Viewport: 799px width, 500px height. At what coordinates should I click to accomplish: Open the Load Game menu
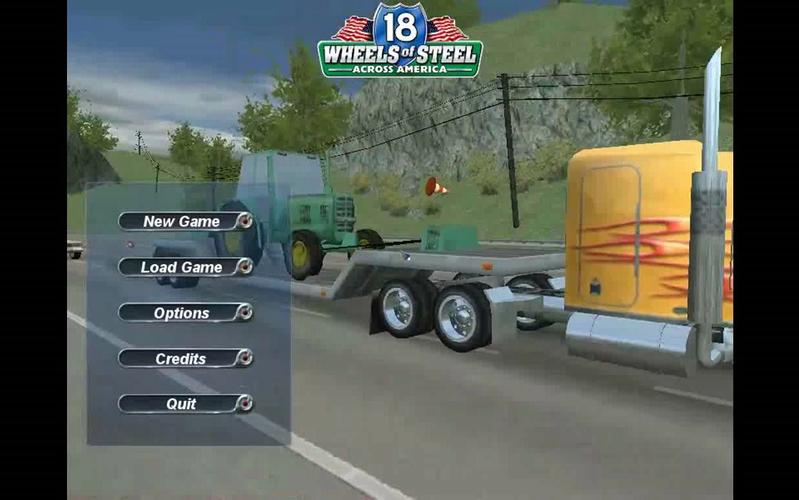184,267
